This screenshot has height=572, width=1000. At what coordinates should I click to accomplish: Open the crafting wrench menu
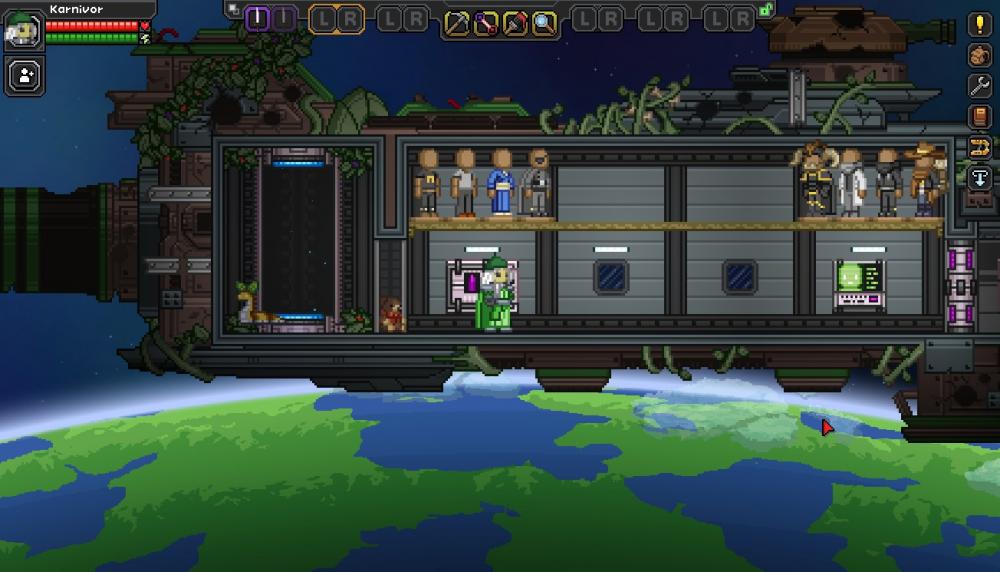point(979,86)
